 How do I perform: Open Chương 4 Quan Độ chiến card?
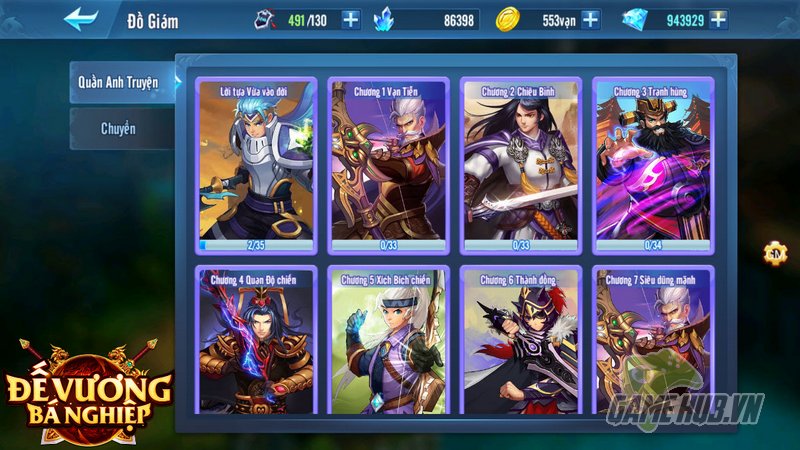pyautogui.click(x=256, y=340)
